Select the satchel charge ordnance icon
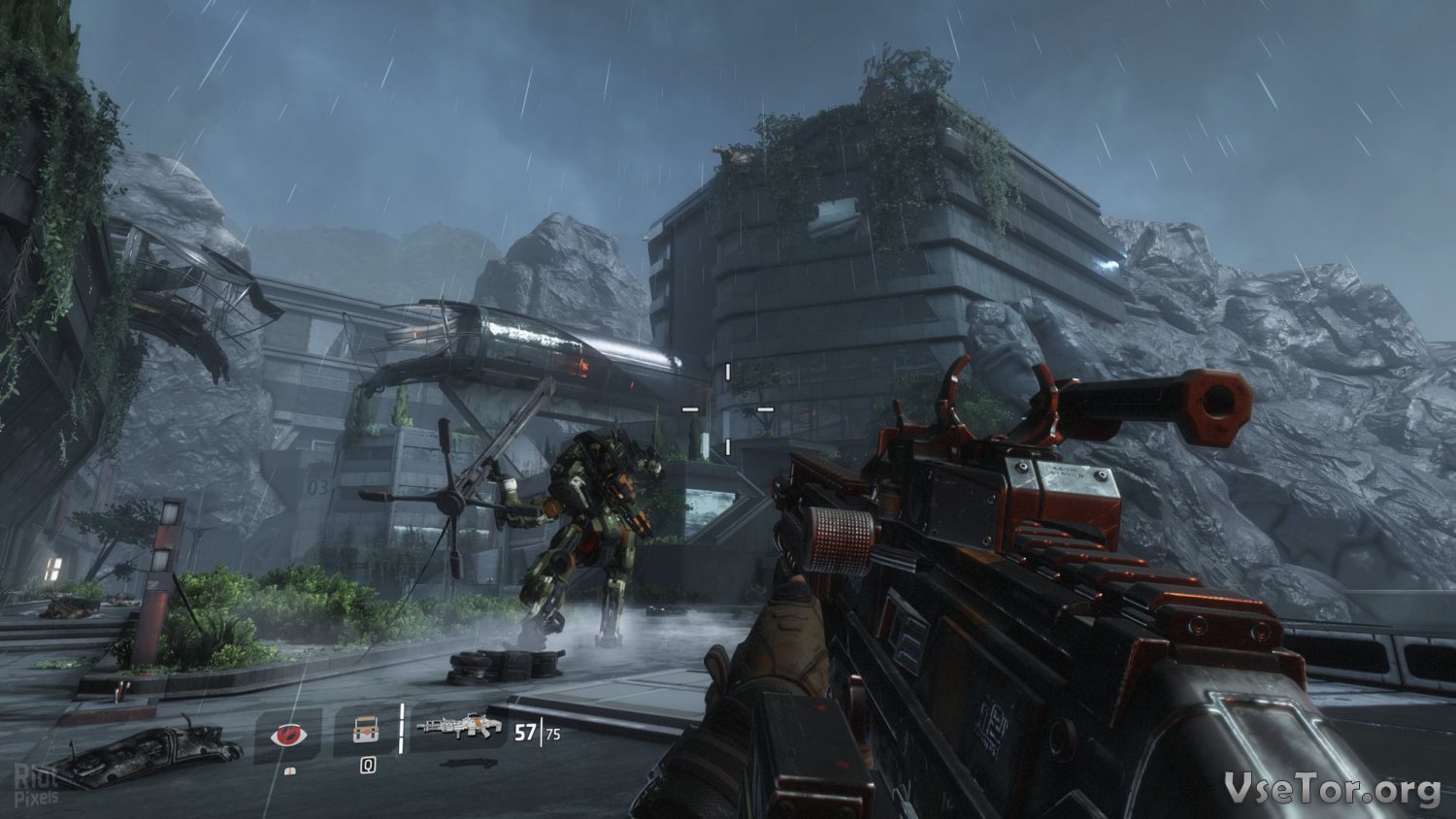This screenshot has width=1456, height=819. 365,731
